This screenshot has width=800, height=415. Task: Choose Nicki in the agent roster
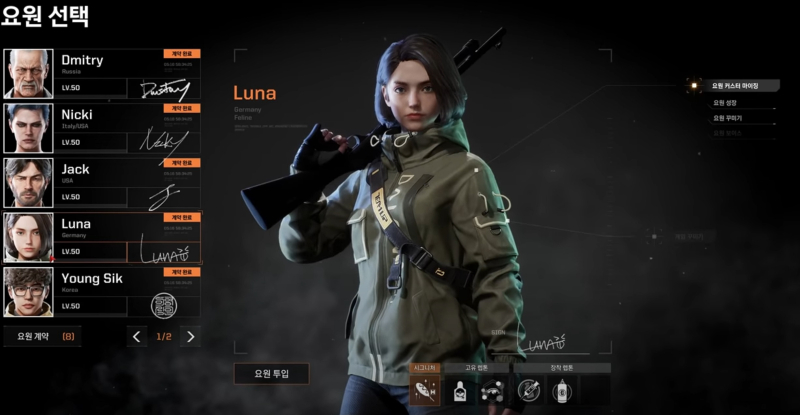[102, 127]
